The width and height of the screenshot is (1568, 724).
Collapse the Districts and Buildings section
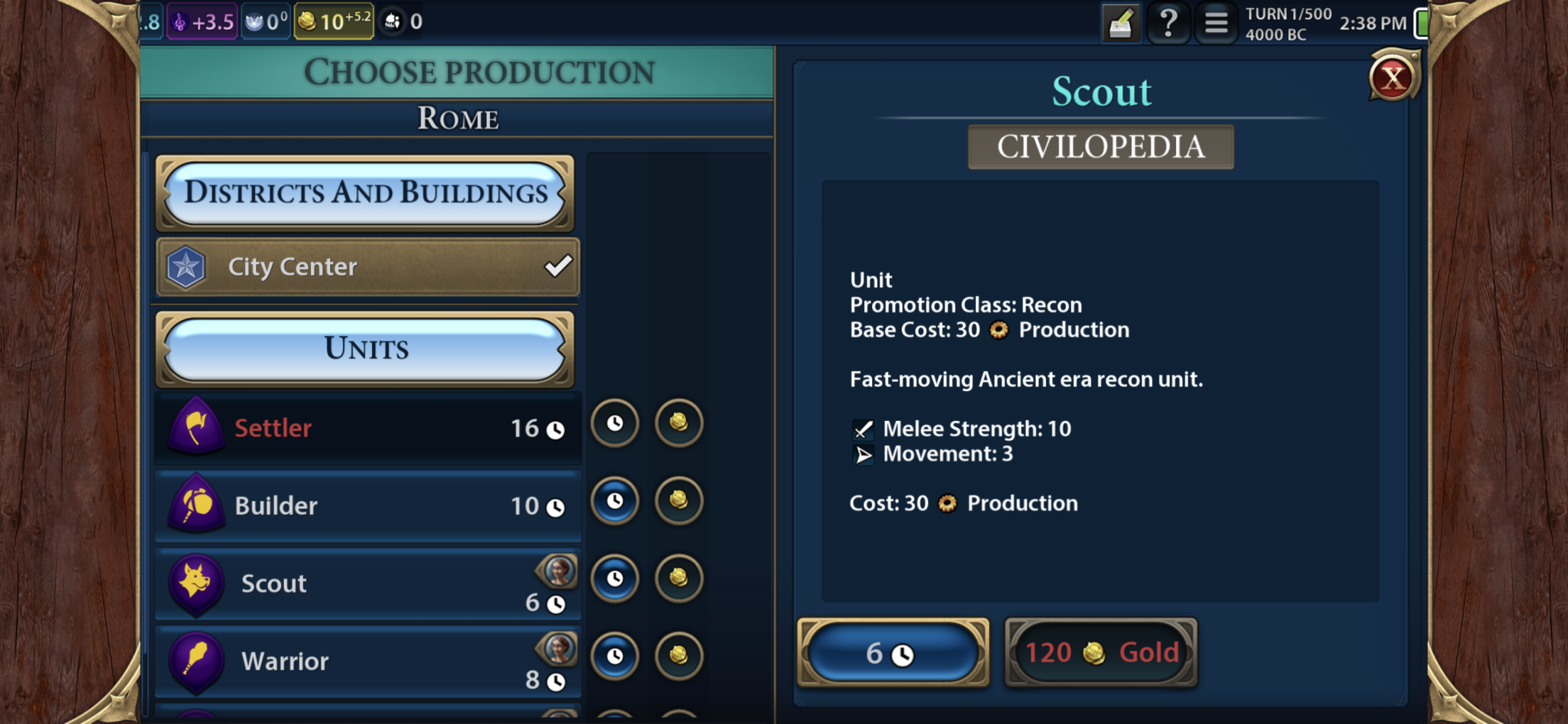[x=366, y=193]
